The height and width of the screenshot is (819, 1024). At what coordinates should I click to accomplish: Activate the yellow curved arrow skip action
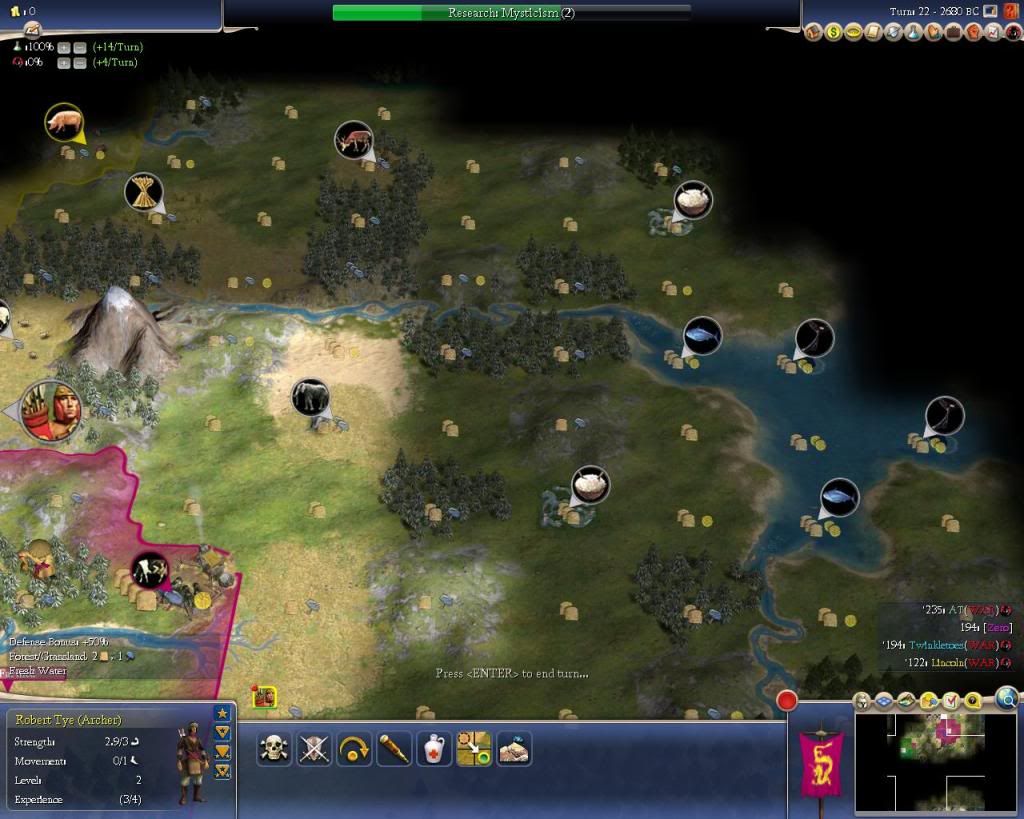click(x=355, y=749)
